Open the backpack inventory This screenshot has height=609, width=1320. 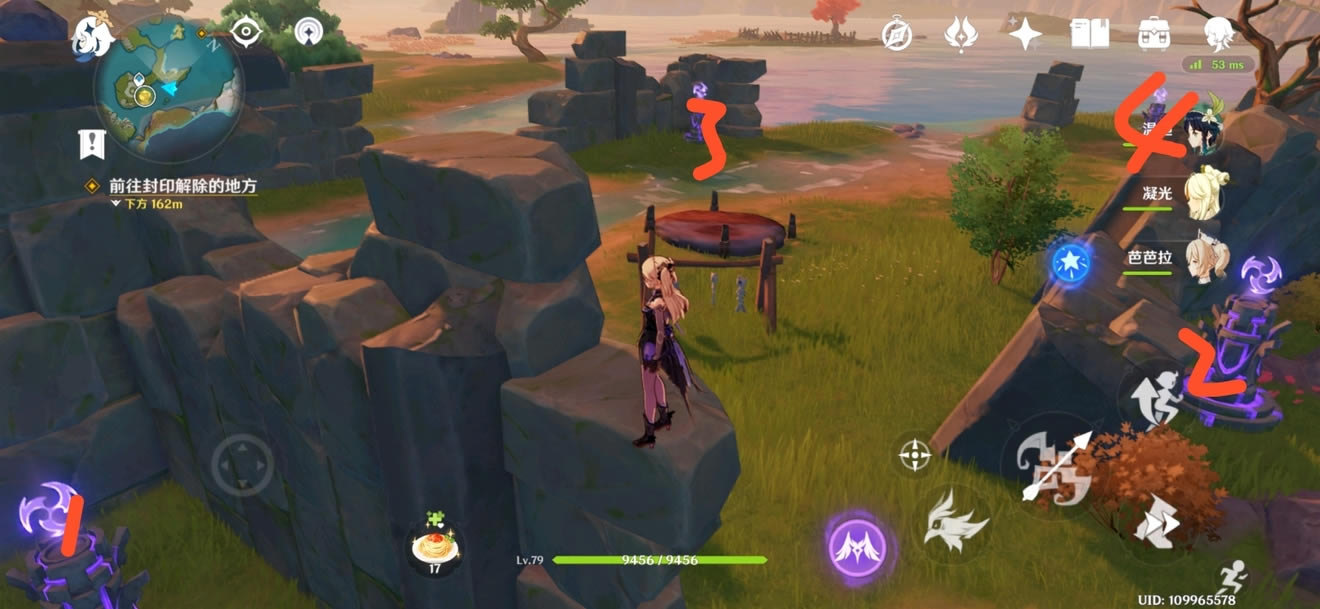[x=1155, y=35]
